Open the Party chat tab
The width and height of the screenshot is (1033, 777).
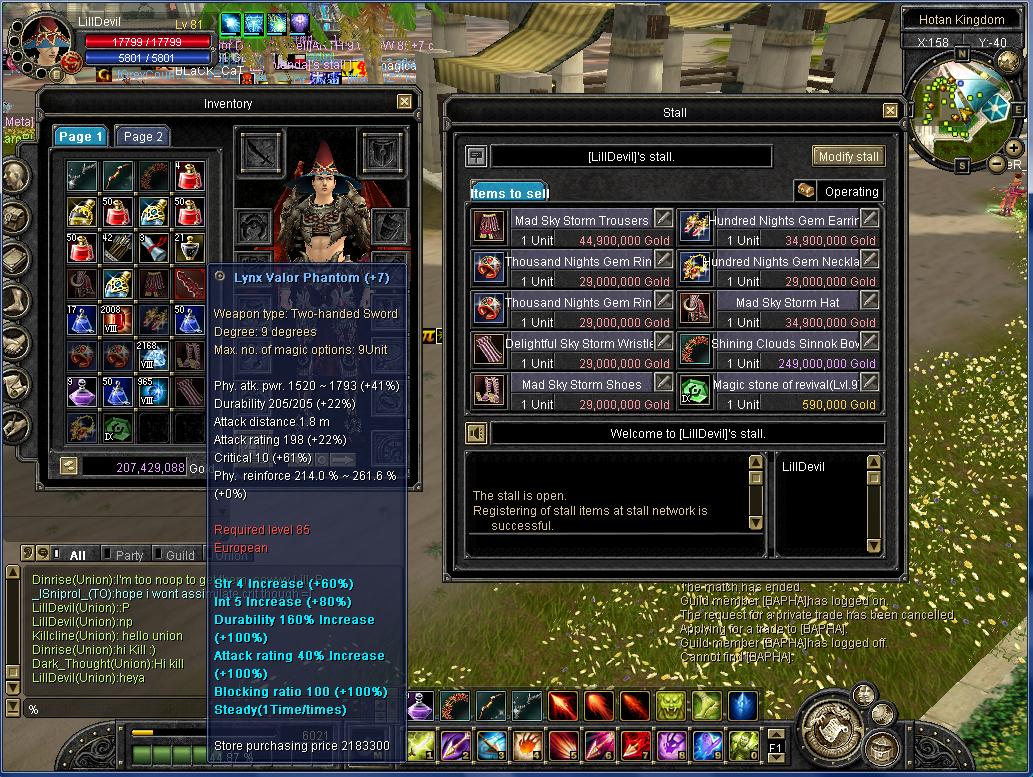[129, 555]
